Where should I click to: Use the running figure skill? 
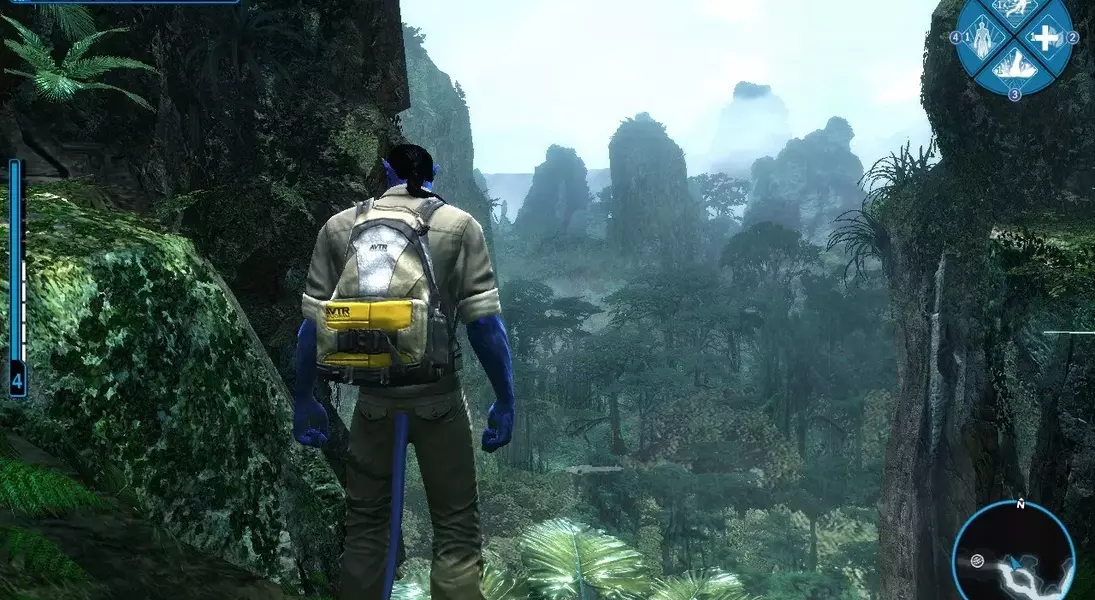[1014, 10]
